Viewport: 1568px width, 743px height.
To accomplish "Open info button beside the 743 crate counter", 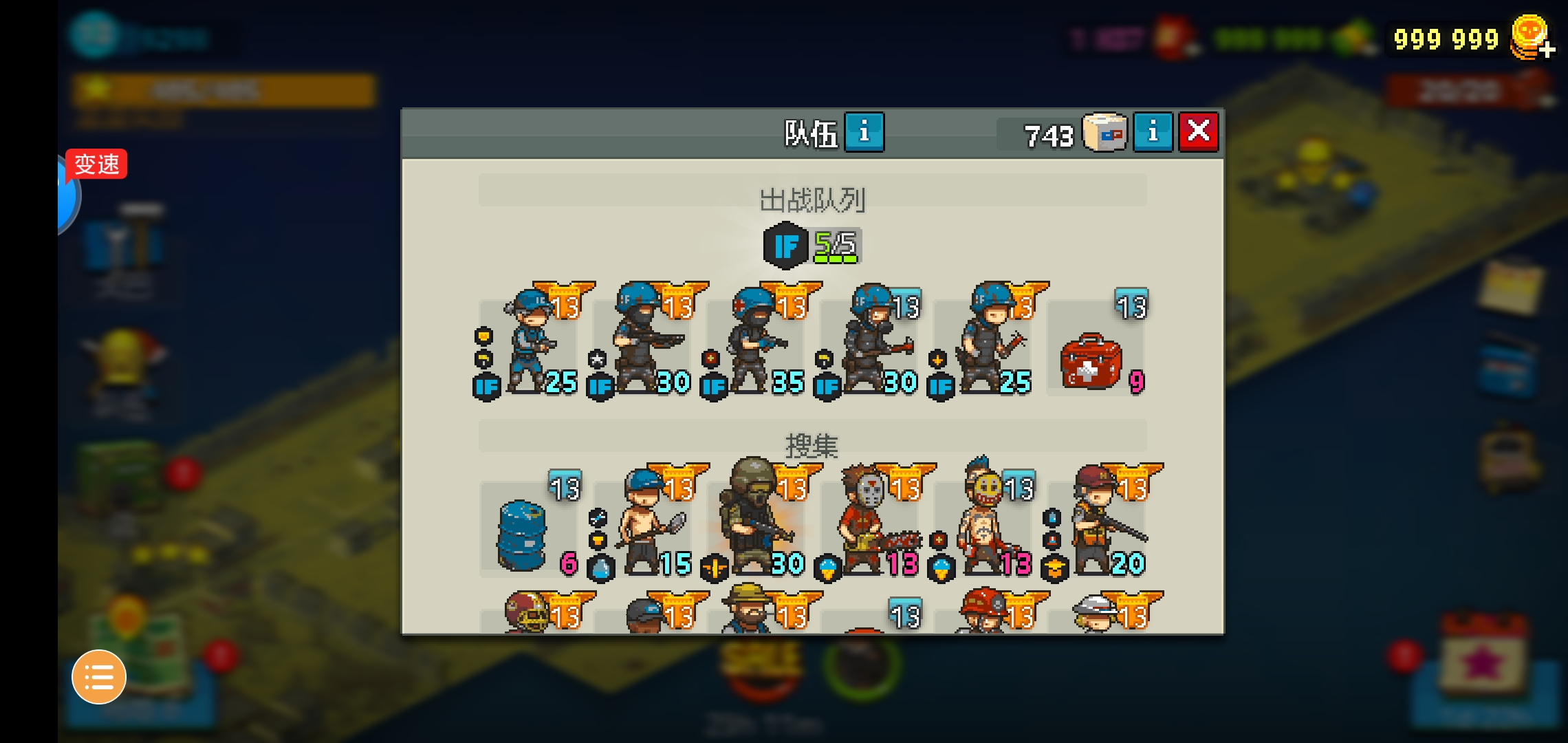I will point(1153,131).
